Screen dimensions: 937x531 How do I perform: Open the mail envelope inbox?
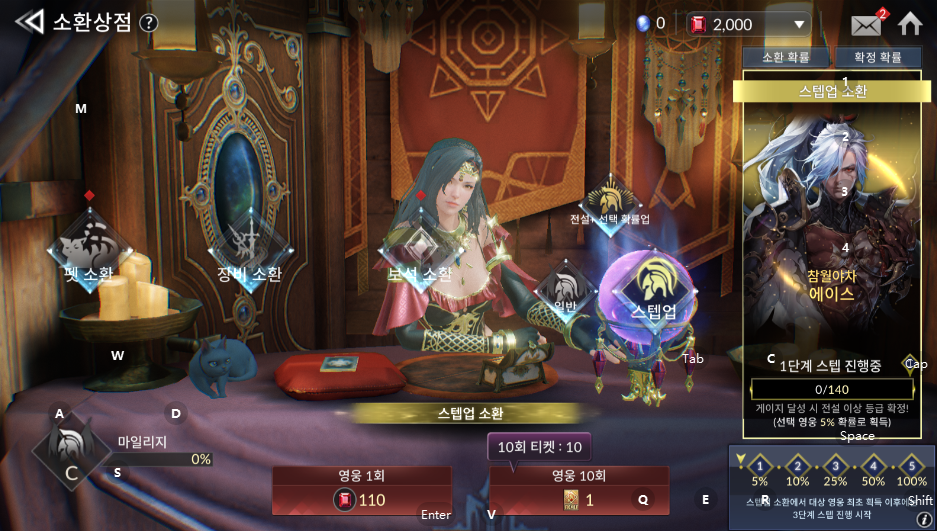865,24
